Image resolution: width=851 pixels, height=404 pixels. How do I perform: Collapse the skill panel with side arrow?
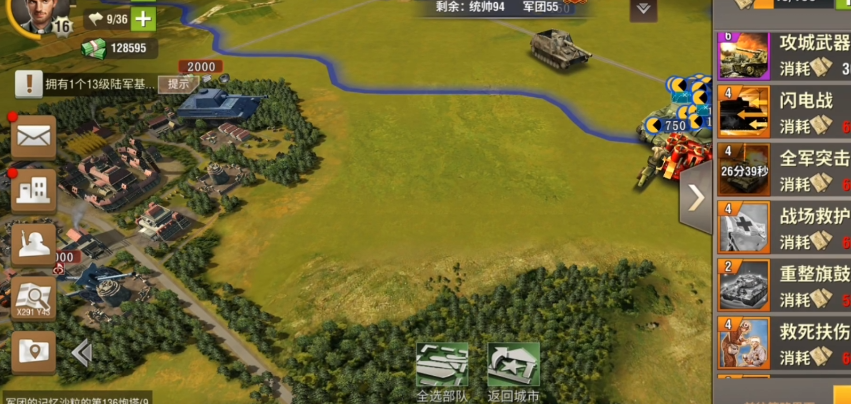(x=695, y=197)
